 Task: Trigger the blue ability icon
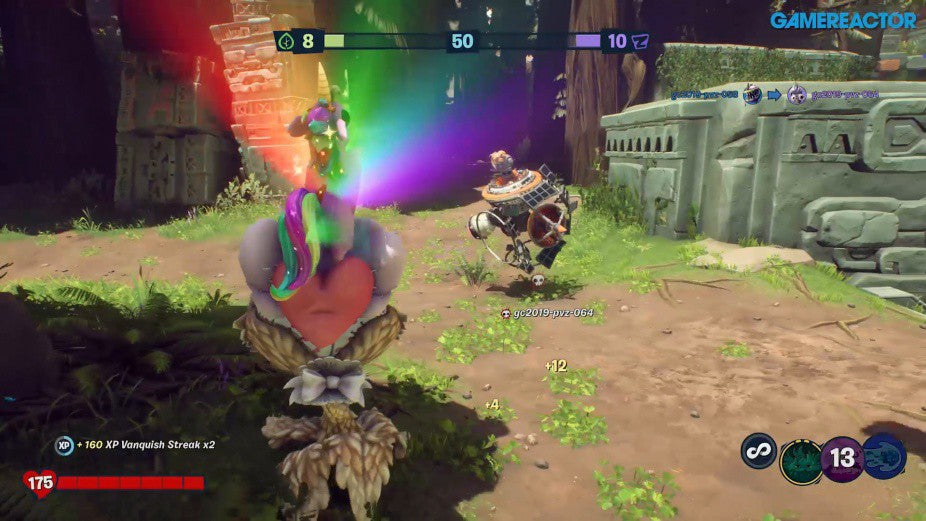pyautogui.click(x=884, y=456)
